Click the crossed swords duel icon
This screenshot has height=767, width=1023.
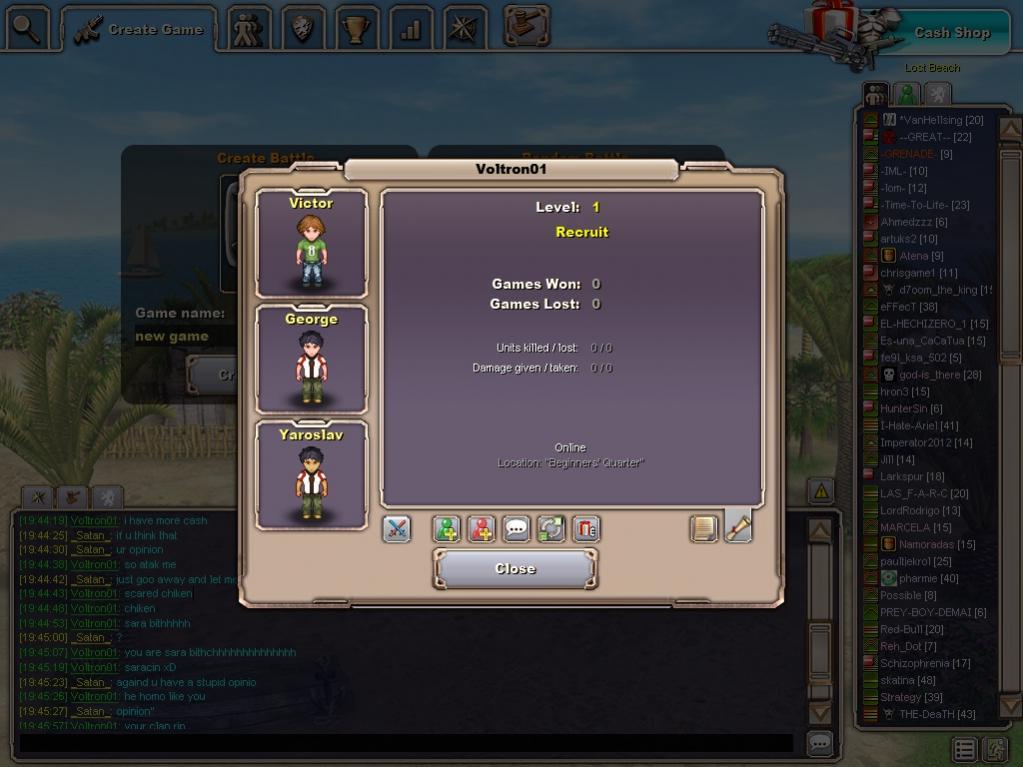click(x=397, y=528)
